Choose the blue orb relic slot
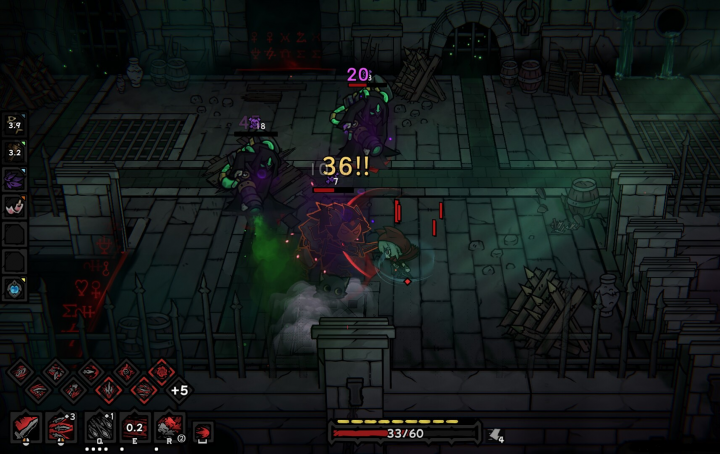The image size is (720, 454). [x=15, y=289]
